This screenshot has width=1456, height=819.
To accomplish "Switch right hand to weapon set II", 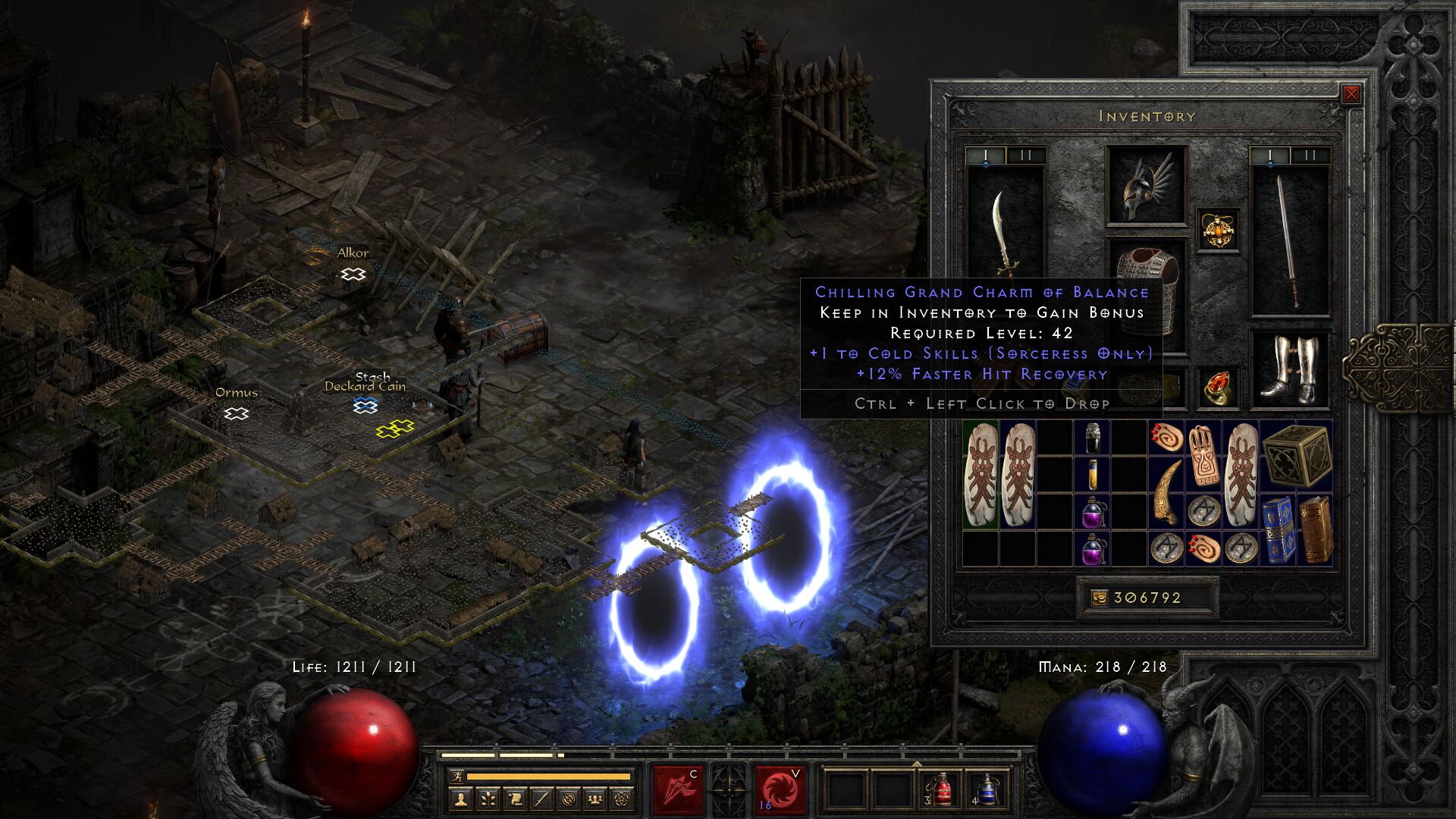I will tap(1310, 156).
